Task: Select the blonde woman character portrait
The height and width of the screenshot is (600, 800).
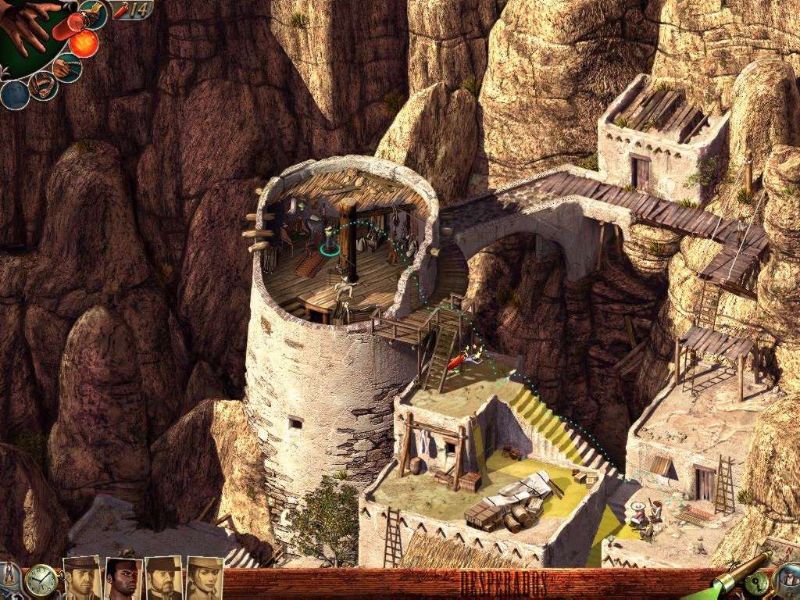Action: [x=204, y=578]
